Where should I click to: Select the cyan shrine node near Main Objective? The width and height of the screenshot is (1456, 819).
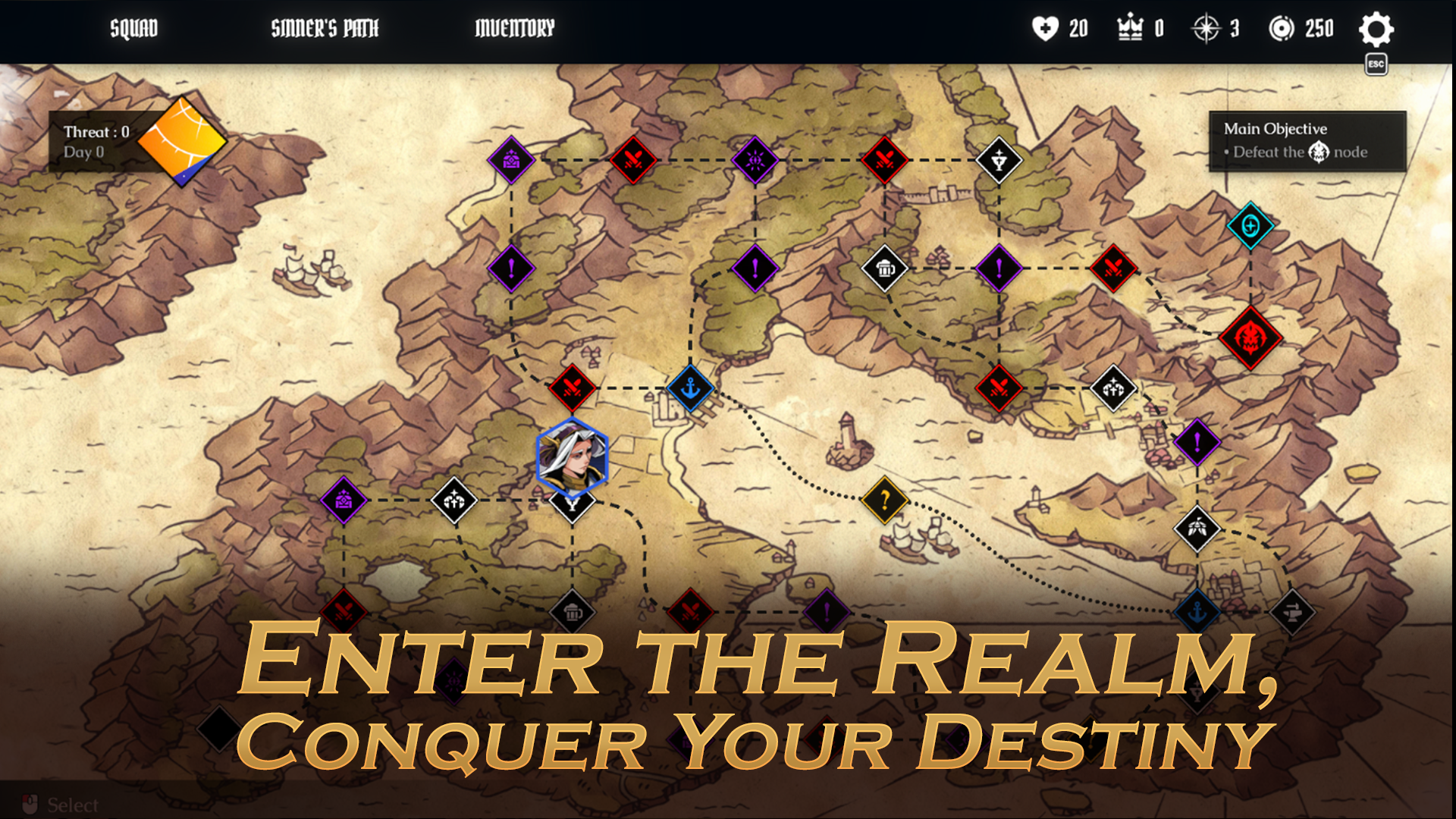(x=1250, y=224)
